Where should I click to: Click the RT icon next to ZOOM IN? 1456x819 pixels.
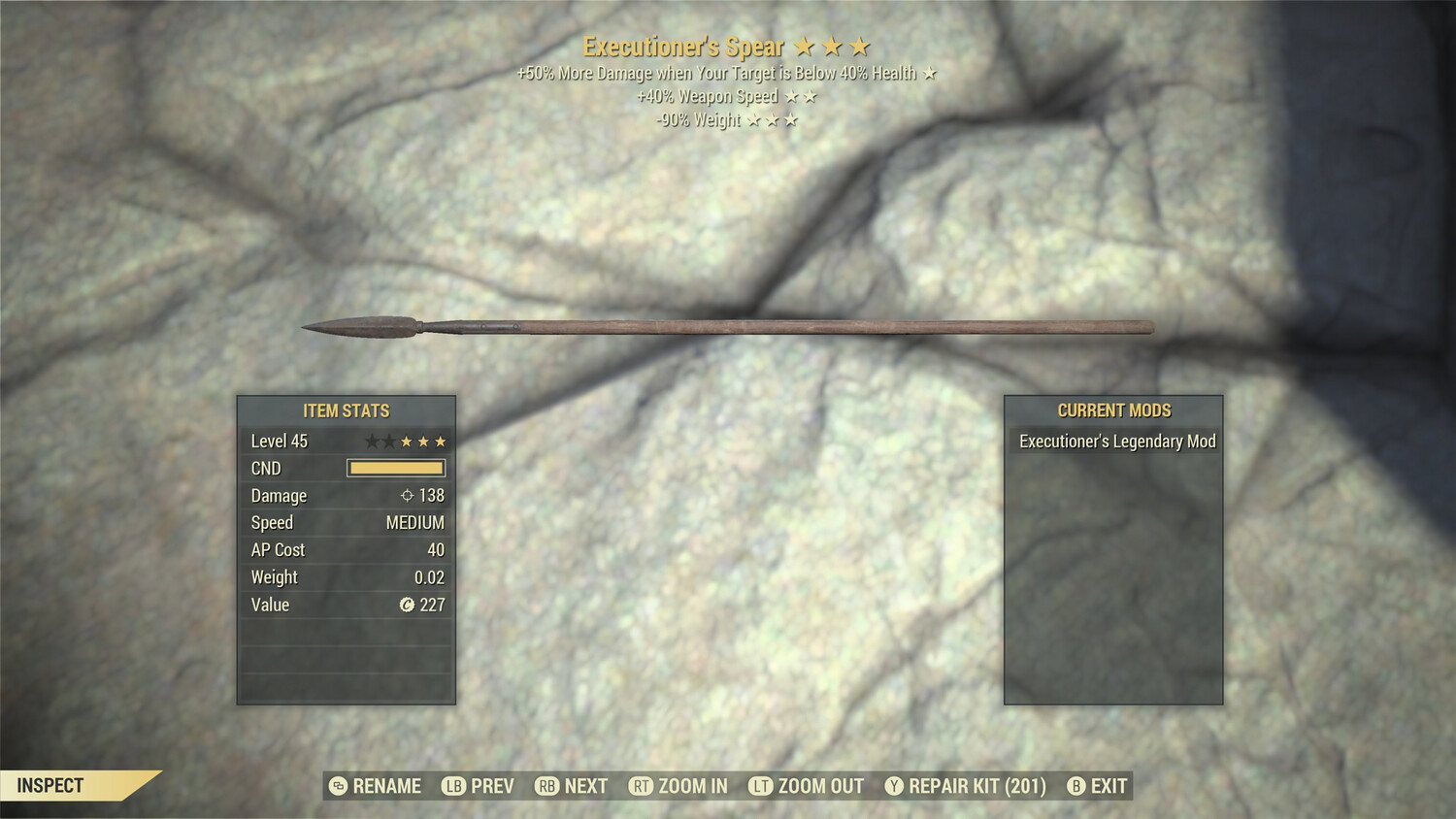click(x=641, y=786)
